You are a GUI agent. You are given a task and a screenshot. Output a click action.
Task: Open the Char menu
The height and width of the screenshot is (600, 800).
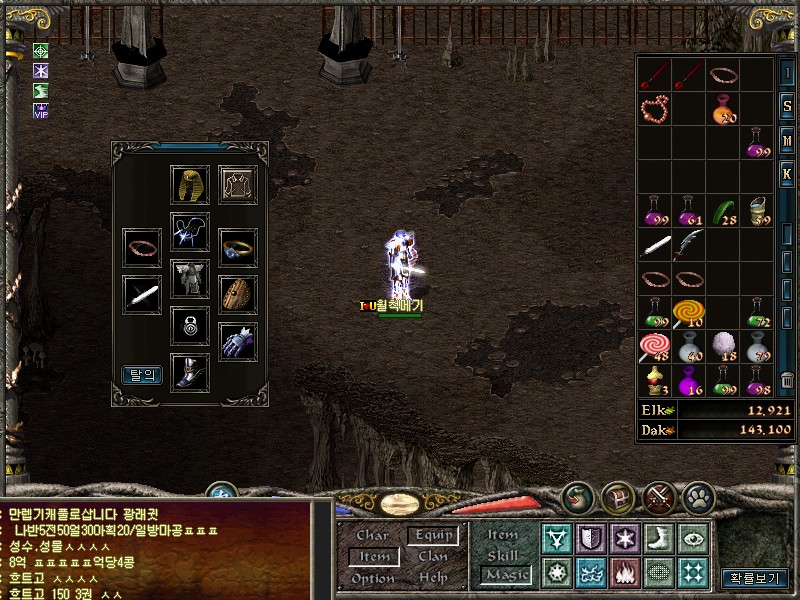click(x=372, y=536)
